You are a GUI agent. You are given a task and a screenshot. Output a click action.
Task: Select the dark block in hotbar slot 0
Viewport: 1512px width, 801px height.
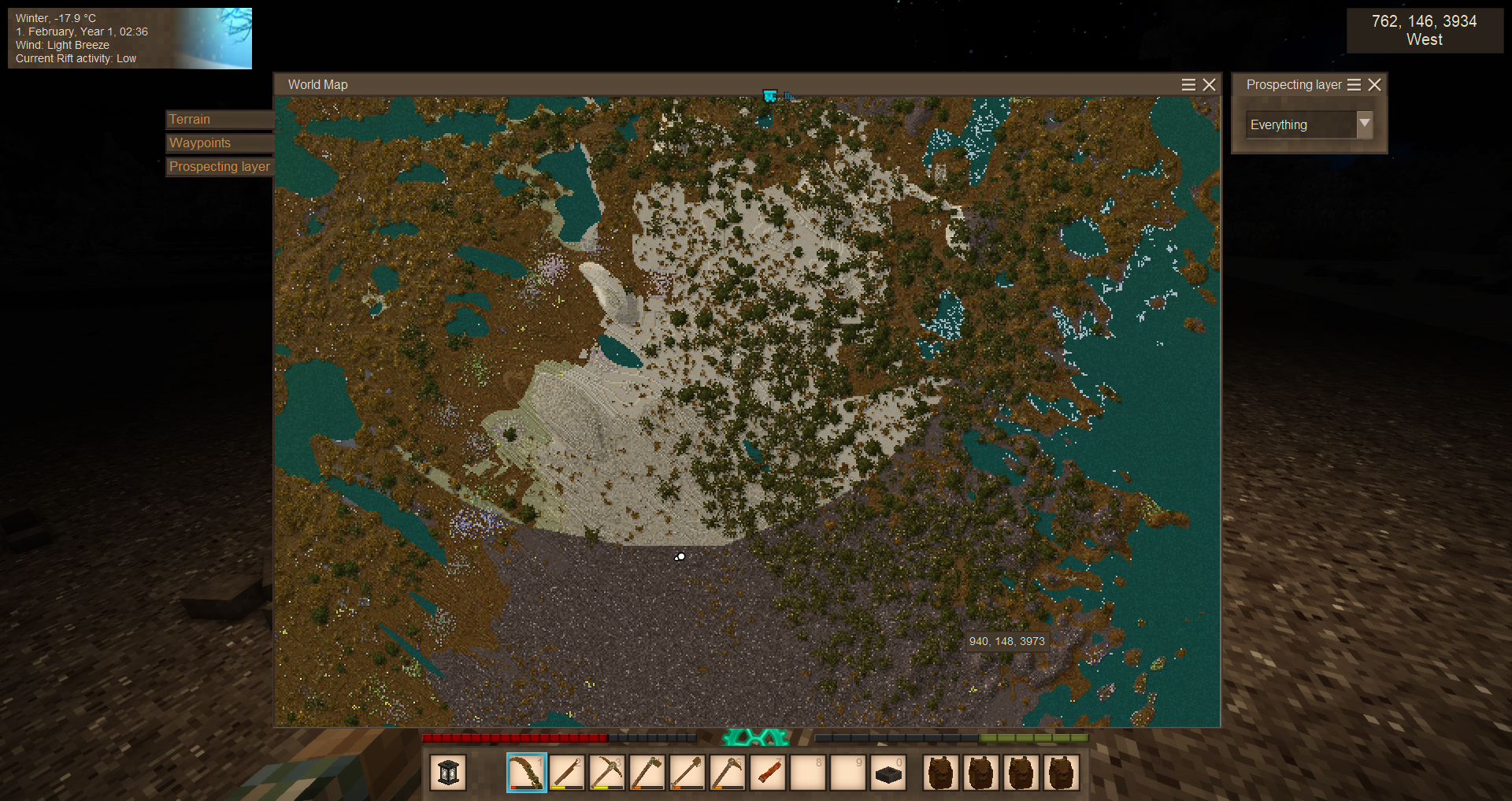pyautogui.click(x=888, y=773)
